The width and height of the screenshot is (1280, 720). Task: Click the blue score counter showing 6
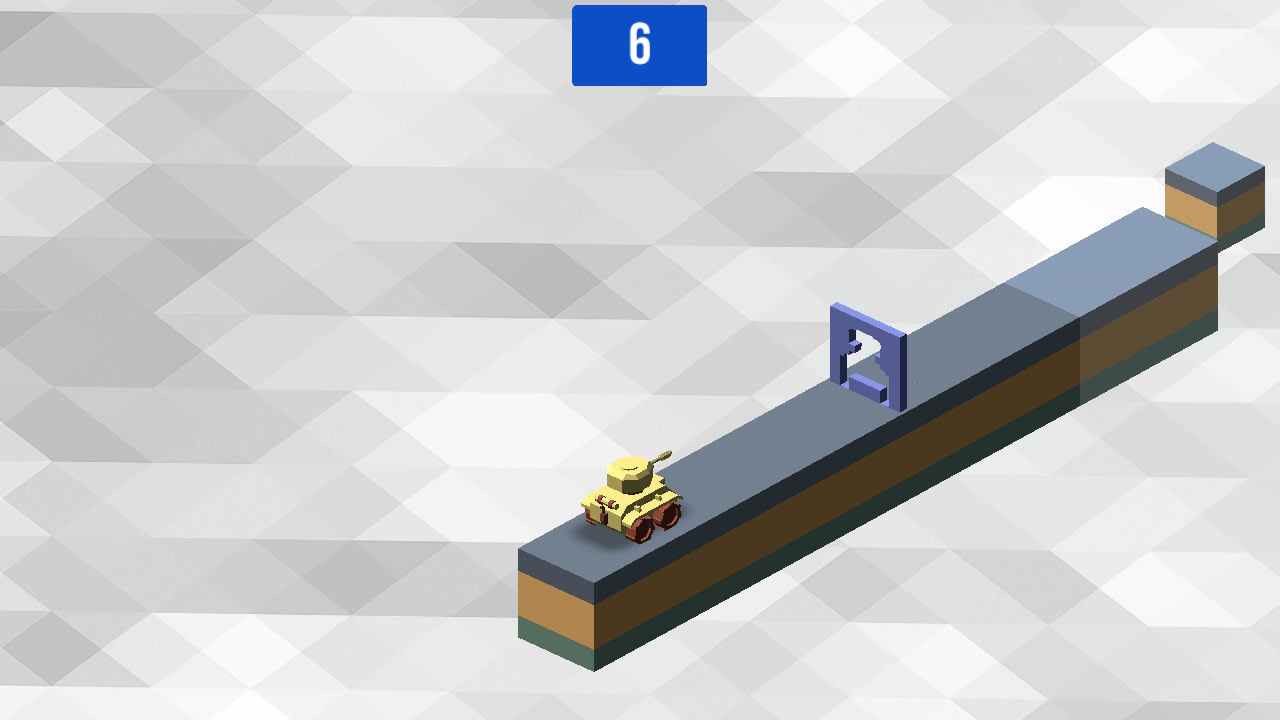(x=639, y=46)
